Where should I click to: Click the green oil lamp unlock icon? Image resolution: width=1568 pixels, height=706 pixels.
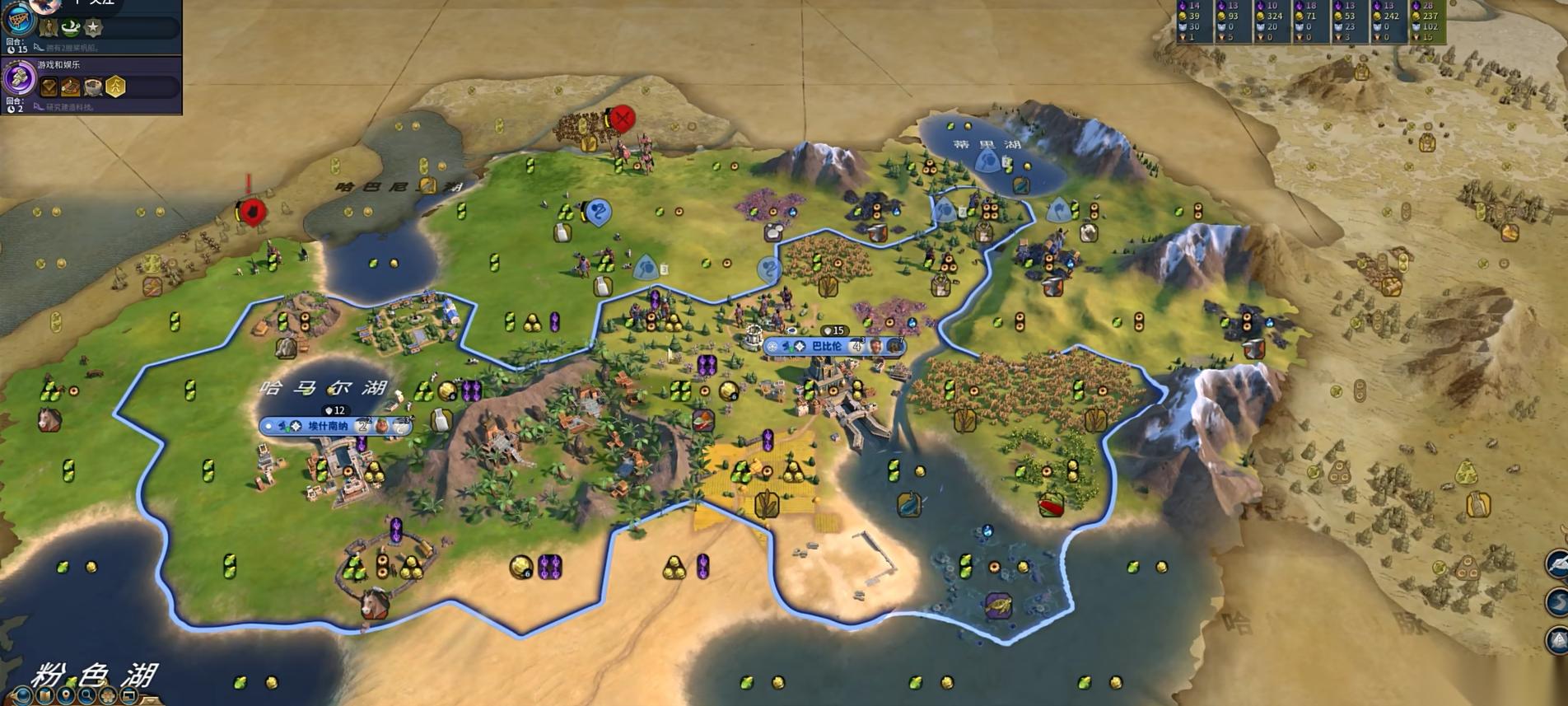click(x=70, y=27)
